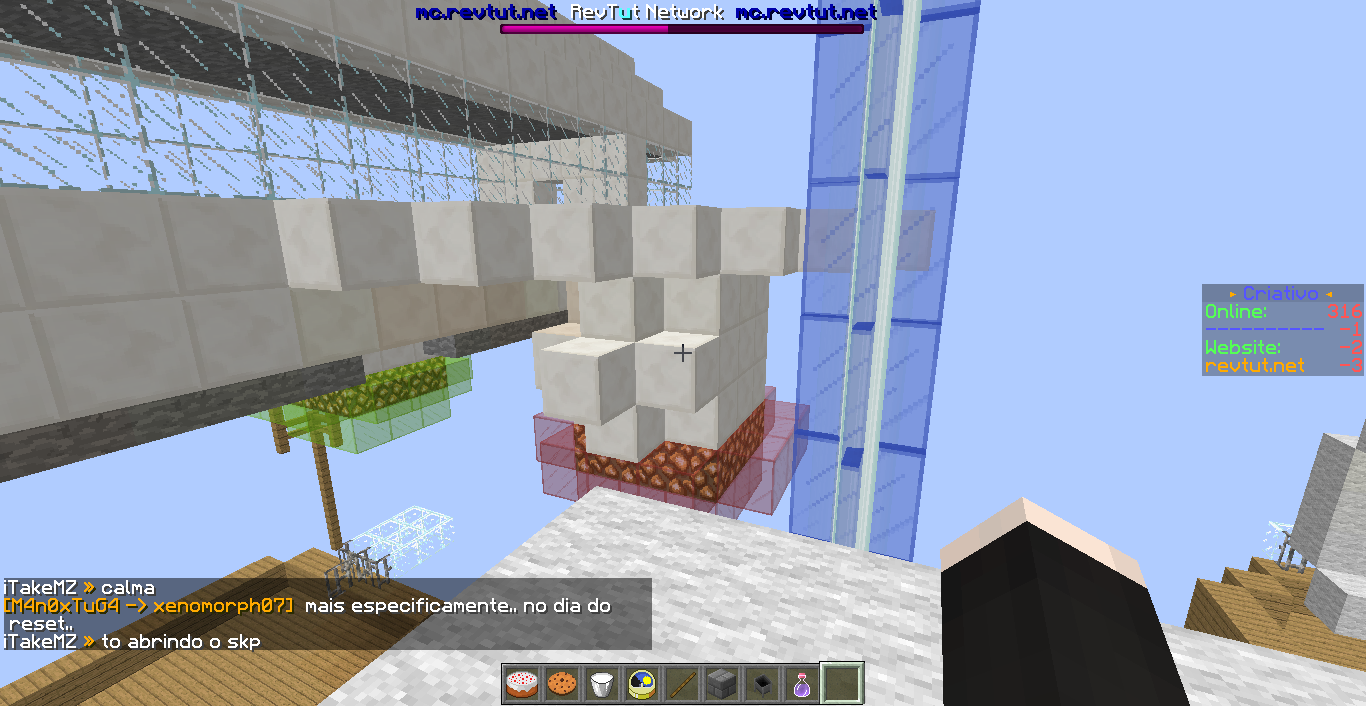This screenshot has width=1366, height=706.
Task: Click the revtut.net website entry in sidebar
Action: pyautogui.click(x=1254, y=366)
